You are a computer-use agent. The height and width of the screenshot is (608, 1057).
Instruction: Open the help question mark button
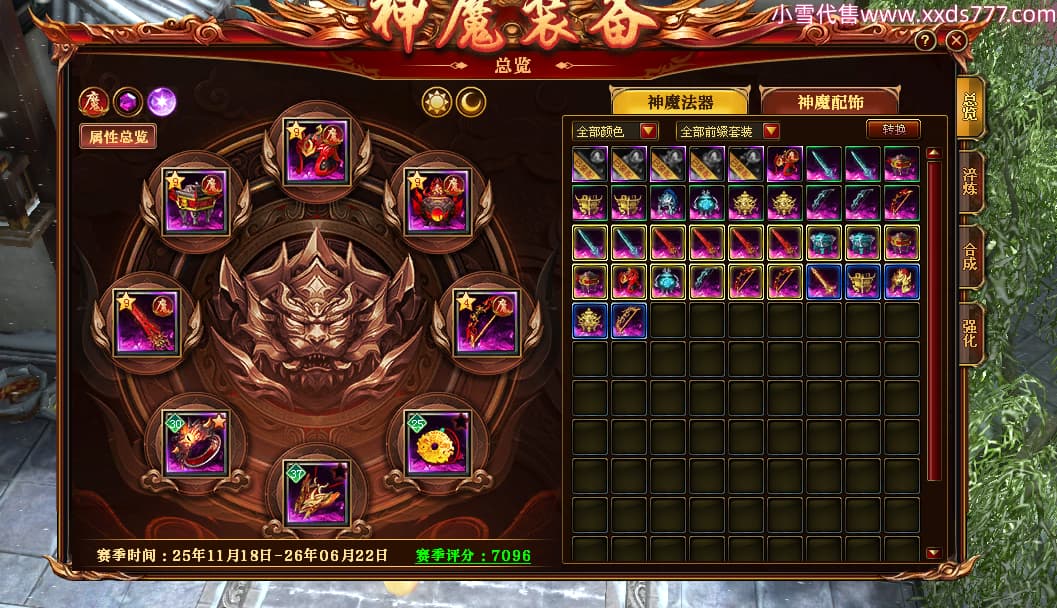pyautogui.click(x=926, y=41)
